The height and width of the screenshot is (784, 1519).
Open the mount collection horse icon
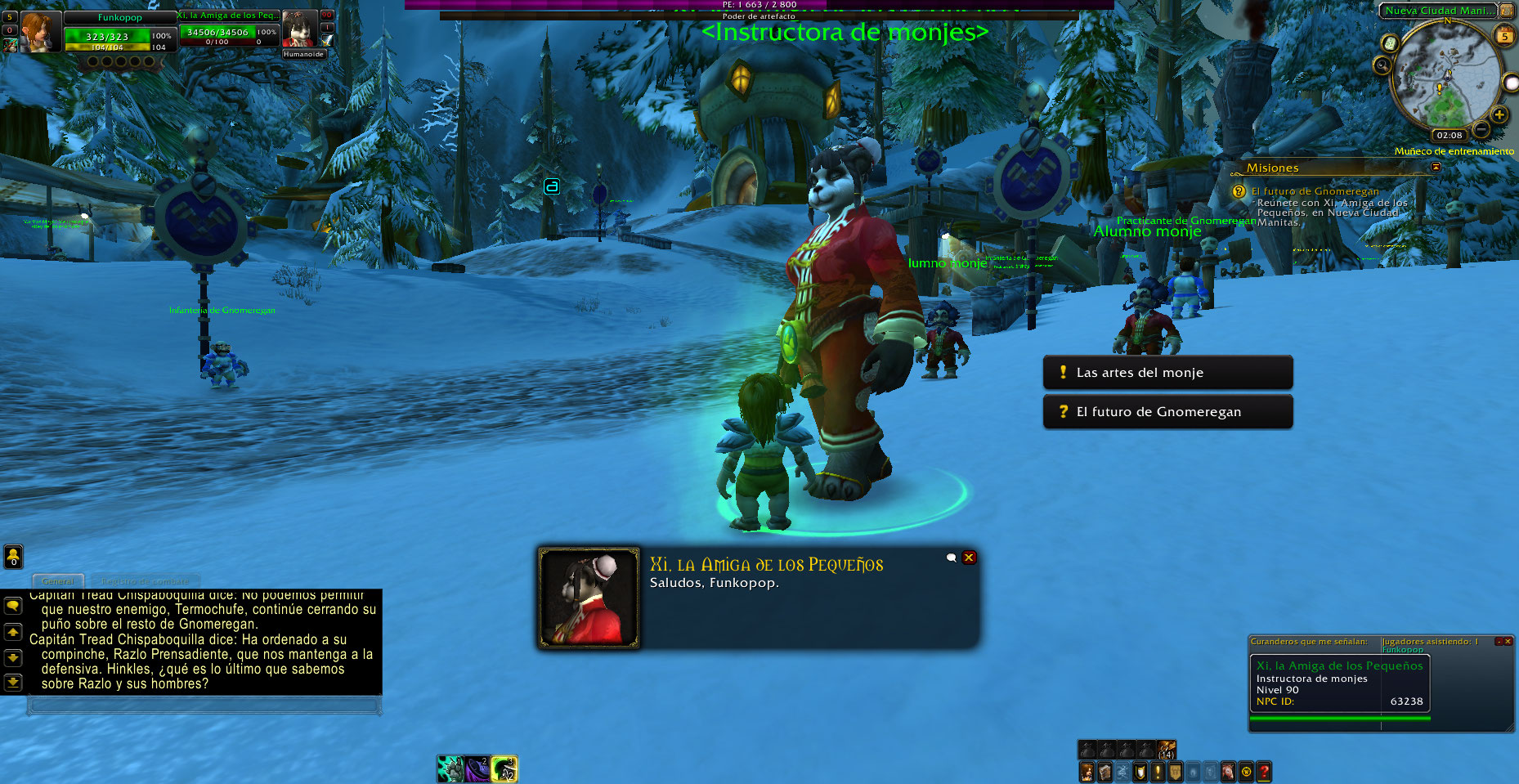click(x=1228, y=772)
